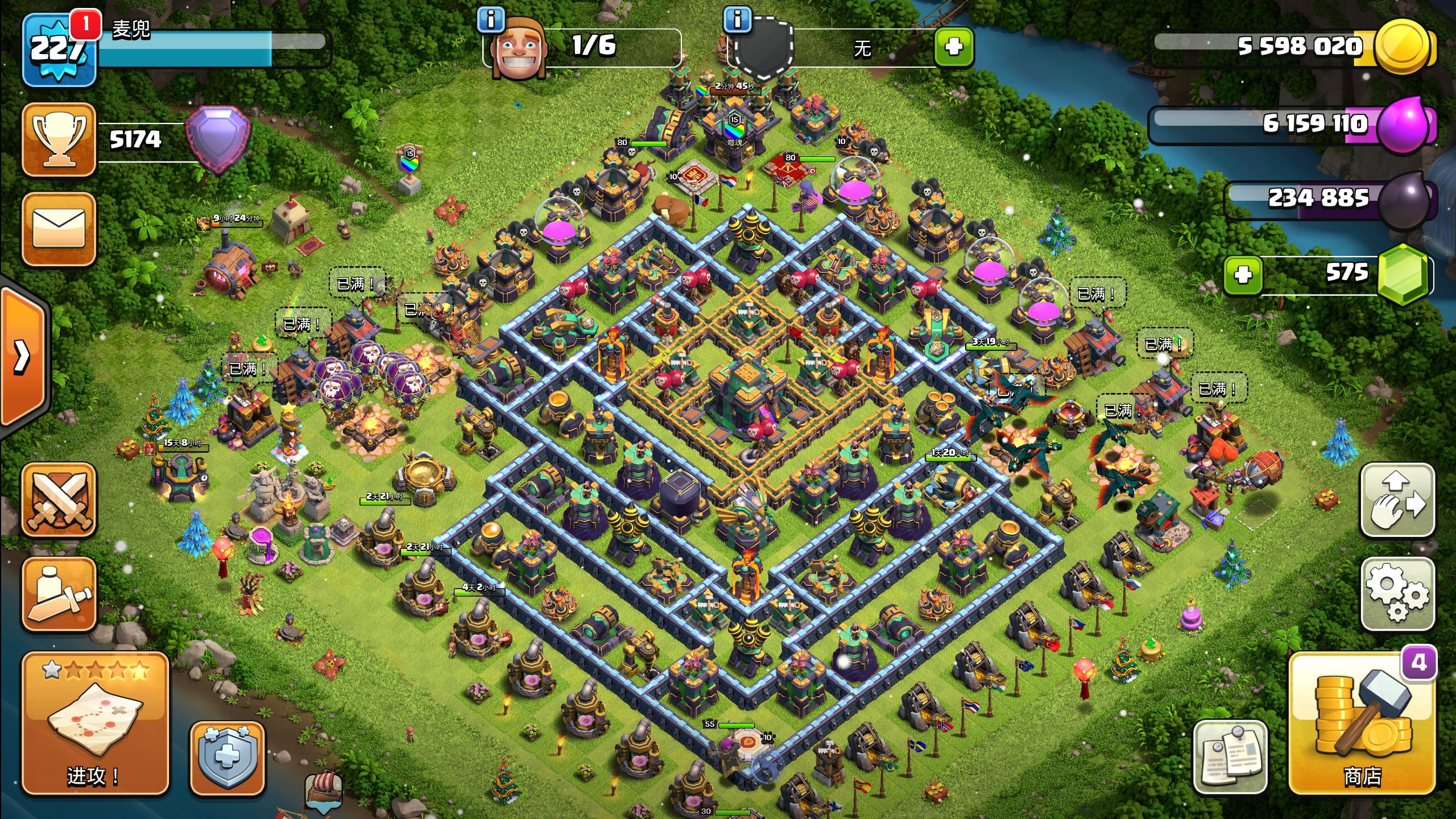Expand the orange side arrow panel
The height and width of the screenshot is (819, 1456).
(23, 357)
